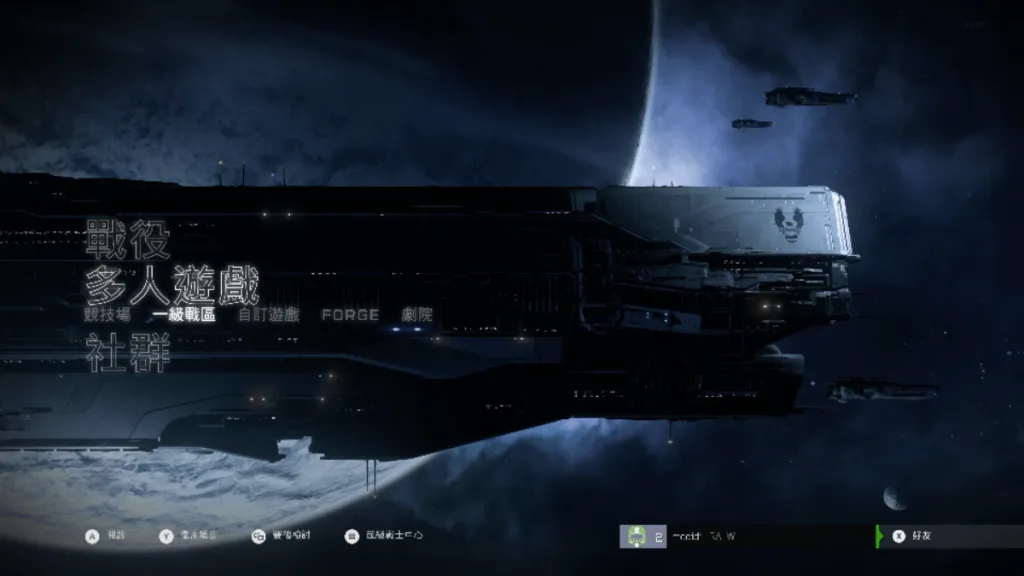Launch the FORGE mode
The height and width of the screenshot is (576, 1024).
tap(350, 315)
